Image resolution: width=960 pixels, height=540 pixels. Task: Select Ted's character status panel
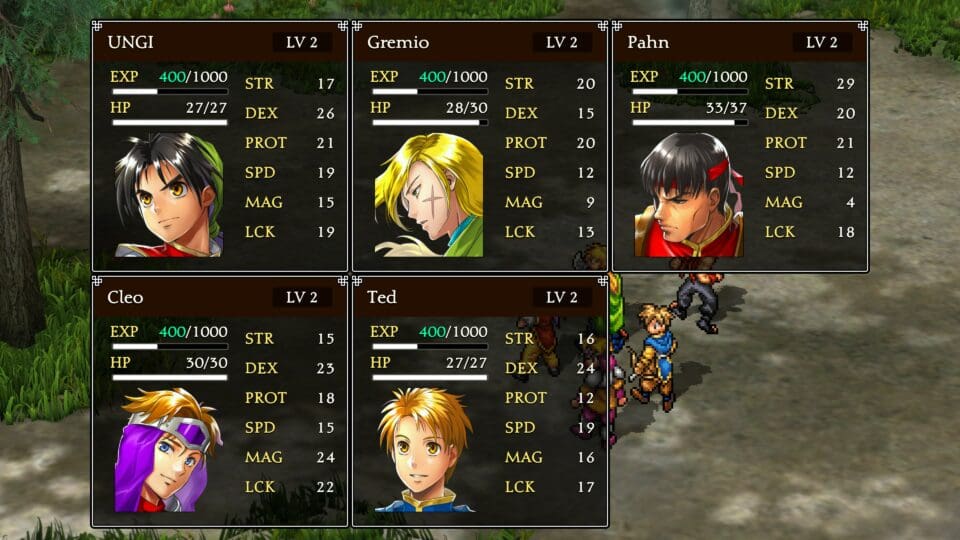[x=480, y=401]
